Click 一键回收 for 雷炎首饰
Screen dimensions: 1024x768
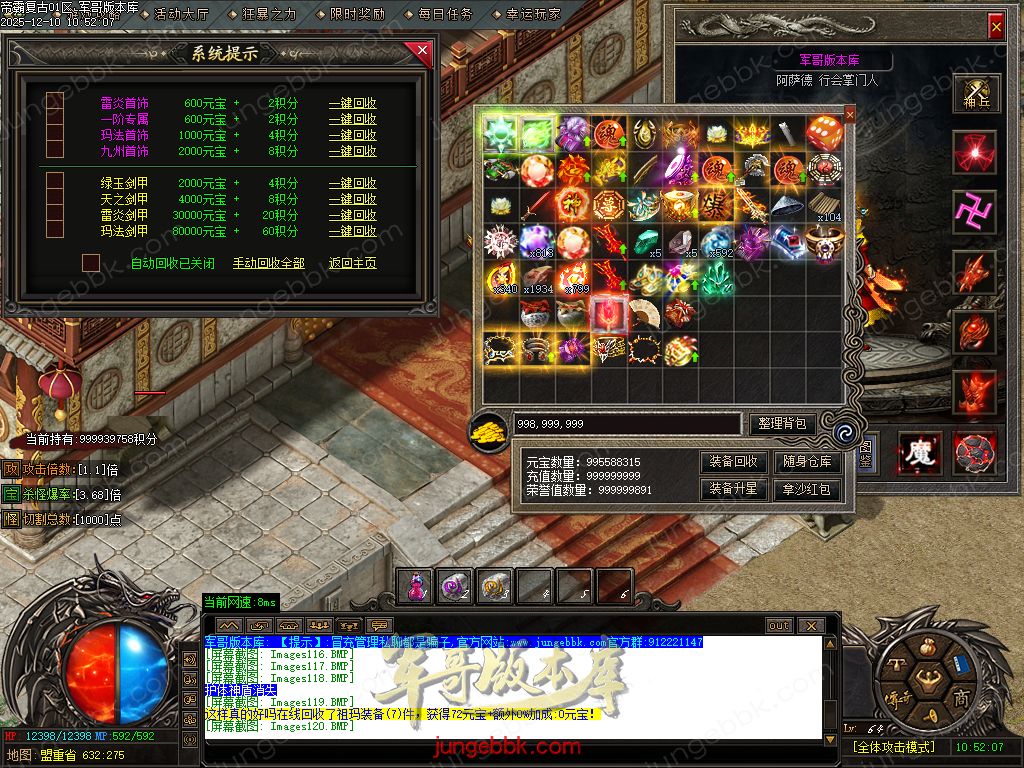click(352, 103)
